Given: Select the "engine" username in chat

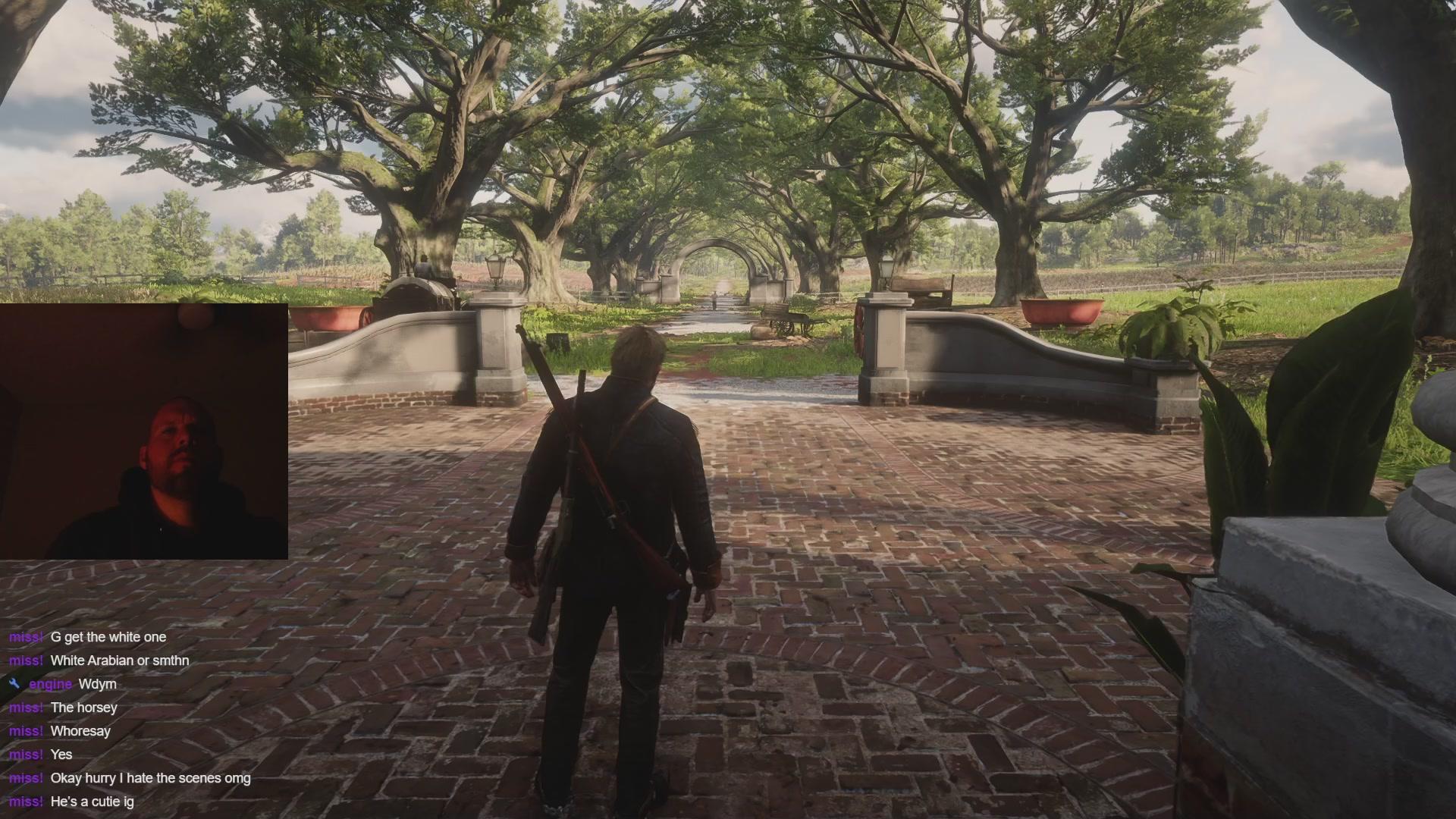Looking at the screenshot, I should coord(50,684).
